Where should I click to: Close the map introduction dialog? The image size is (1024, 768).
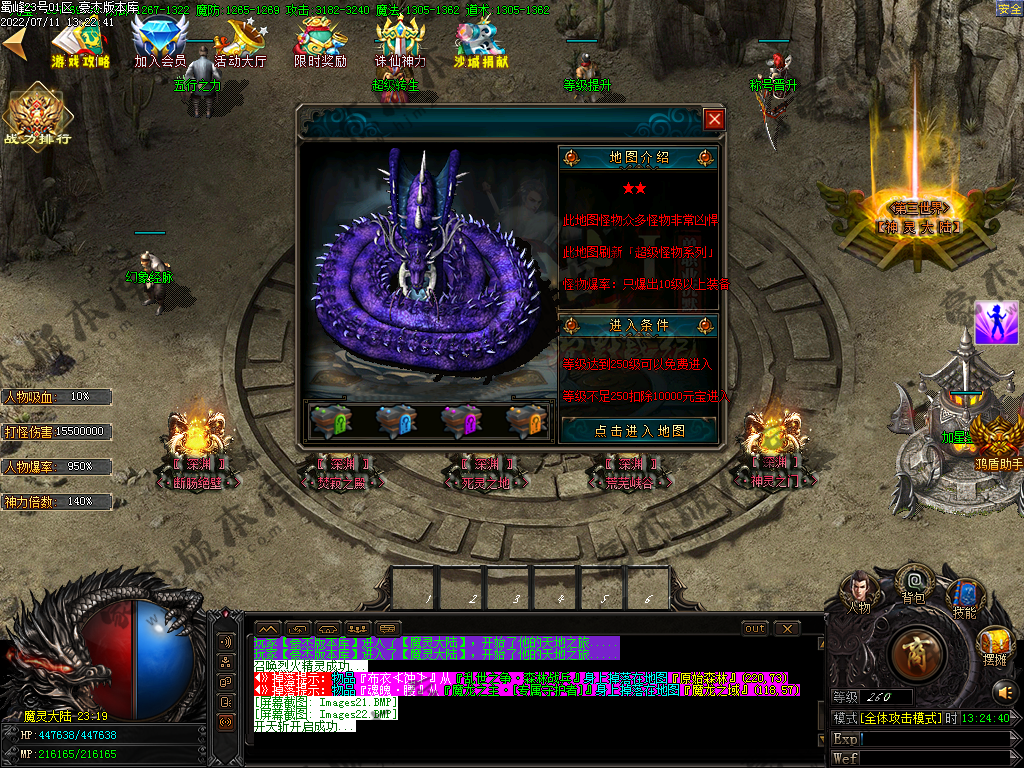(713, 120)
